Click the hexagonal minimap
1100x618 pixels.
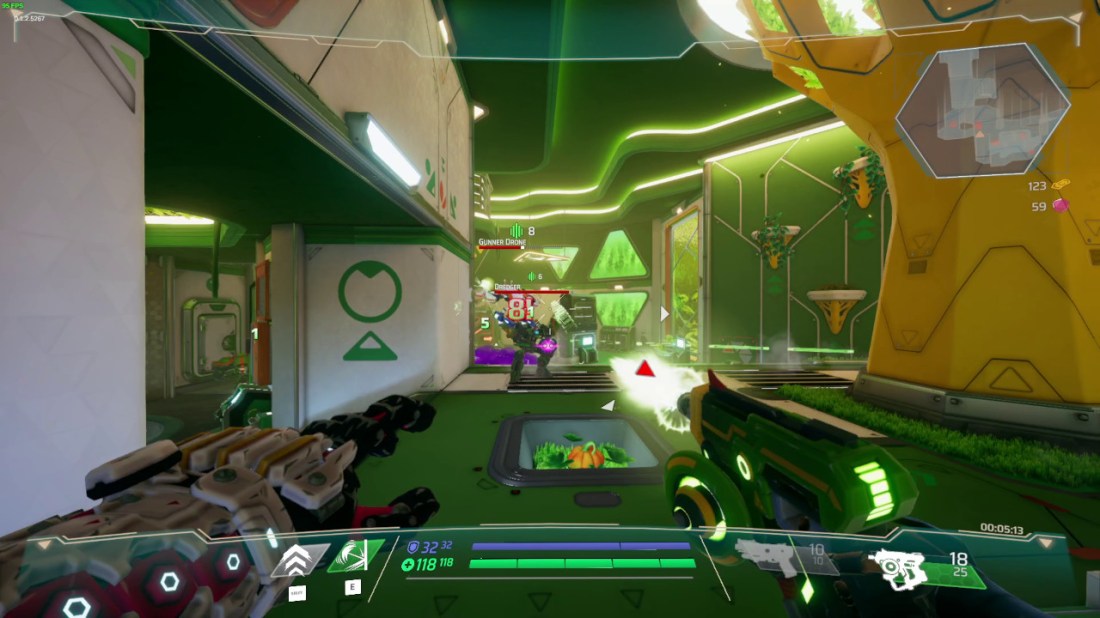tap(982, 110)
